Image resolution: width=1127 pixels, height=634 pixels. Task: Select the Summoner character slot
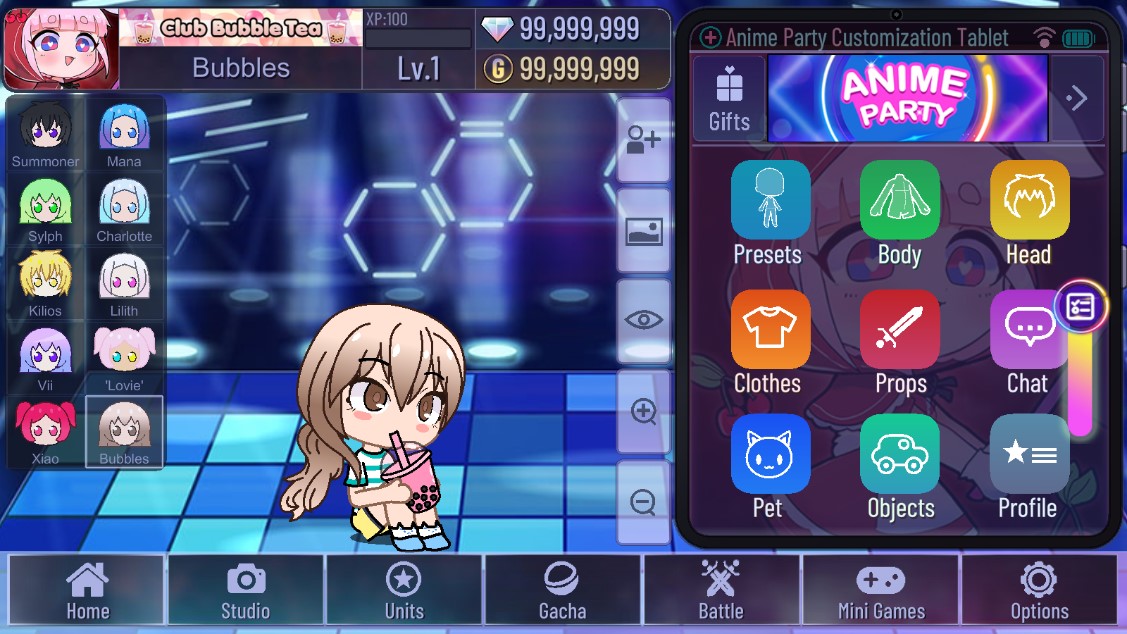click(45, 134)
